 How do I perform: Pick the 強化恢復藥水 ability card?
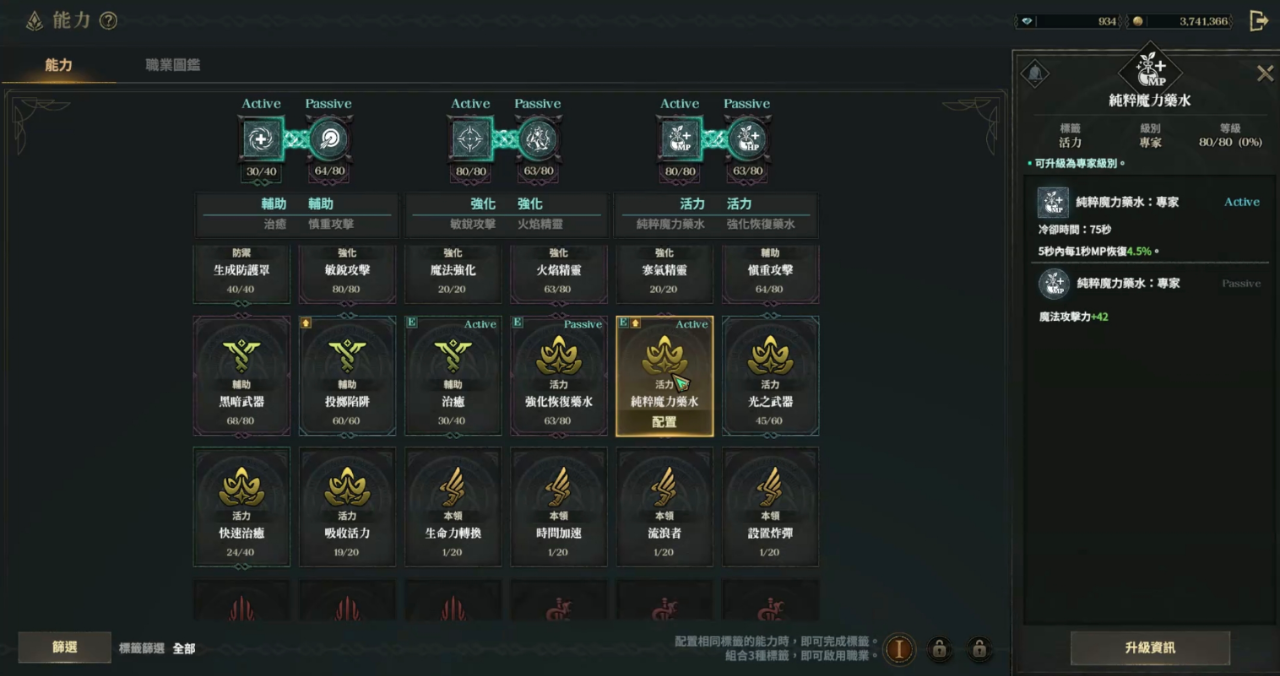(x=559, y=376)
